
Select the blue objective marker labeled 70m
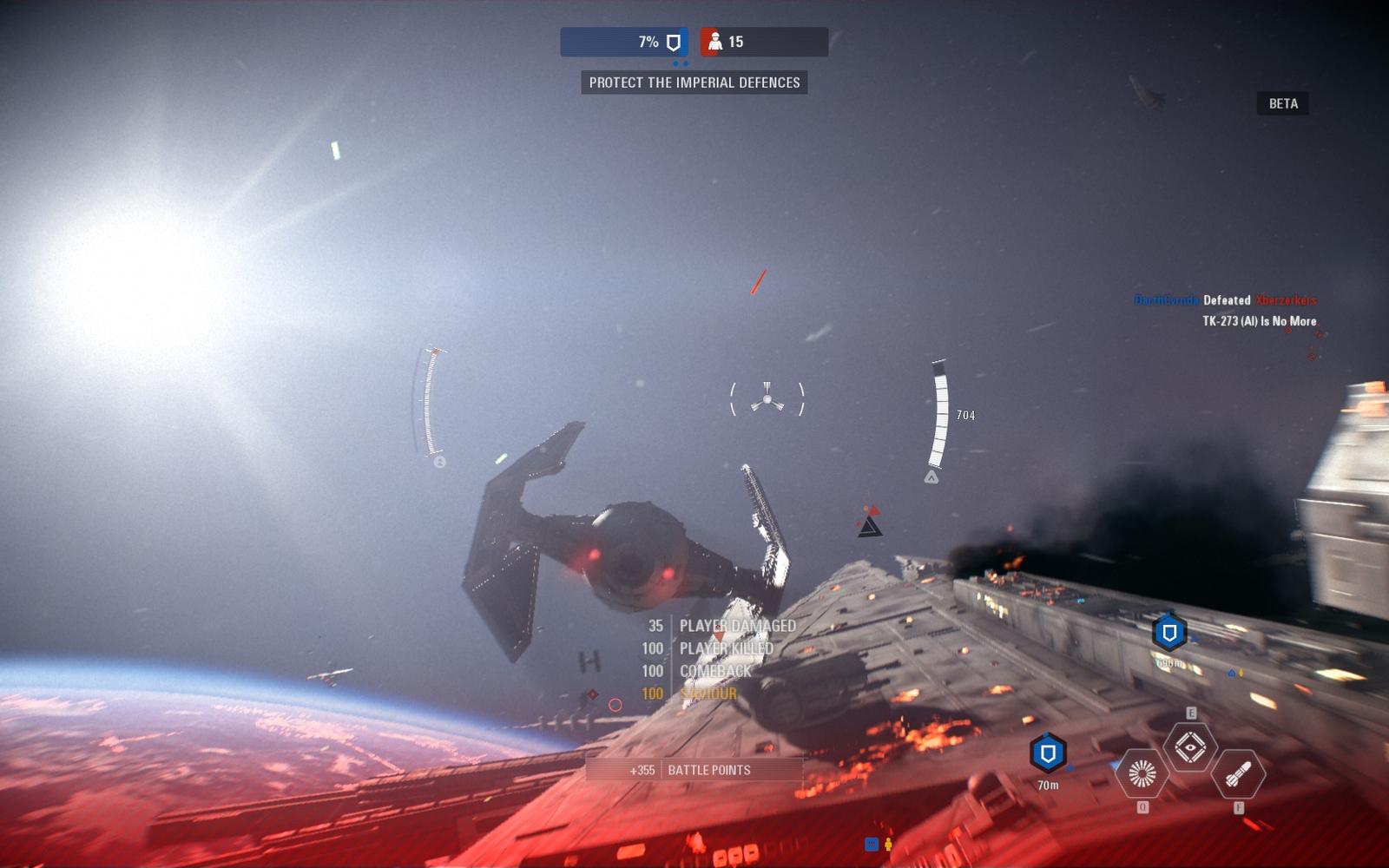tap(1048, 753)
